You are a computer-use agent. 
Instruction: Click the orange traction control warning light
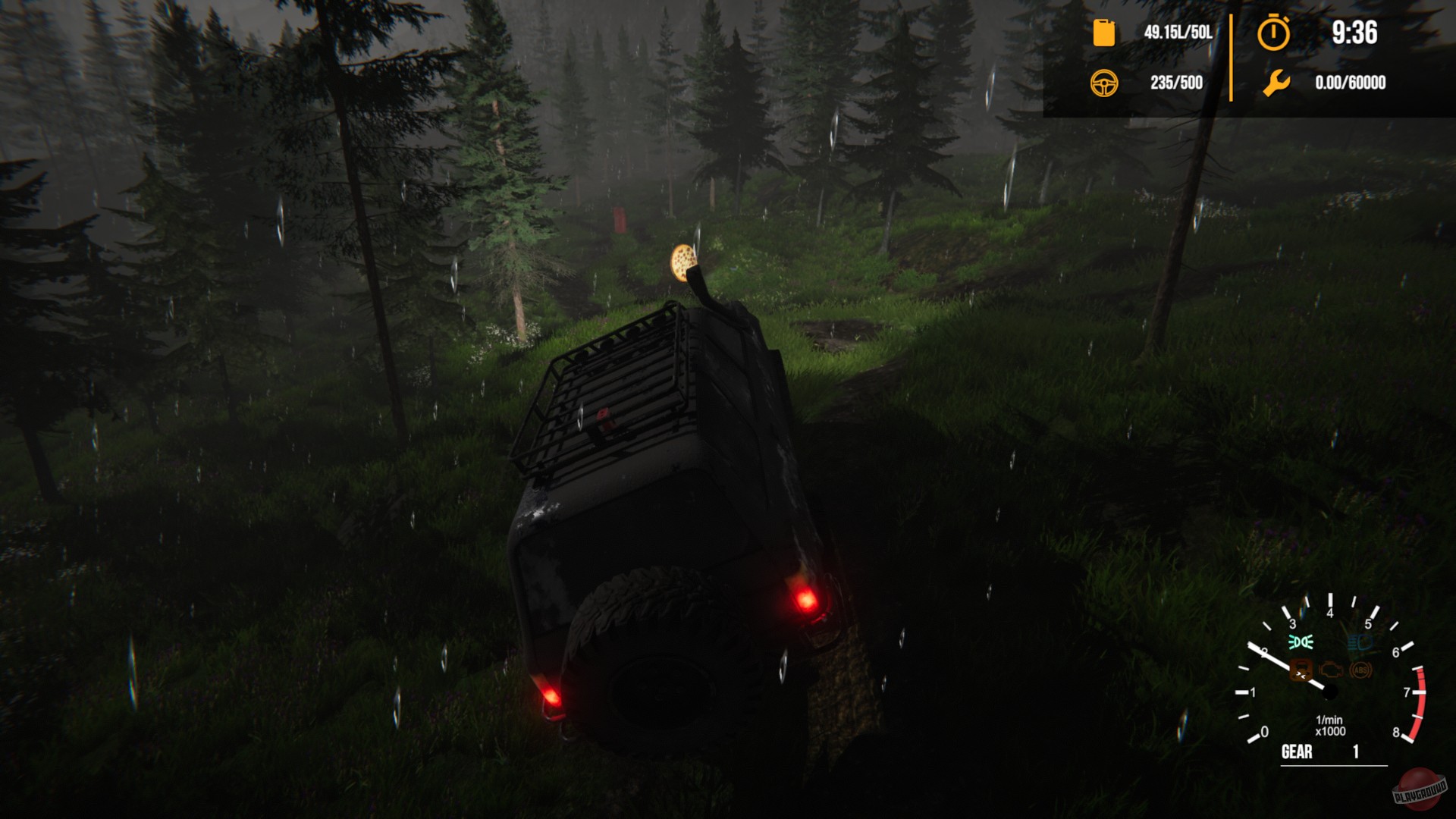(x=1300, y=670)
